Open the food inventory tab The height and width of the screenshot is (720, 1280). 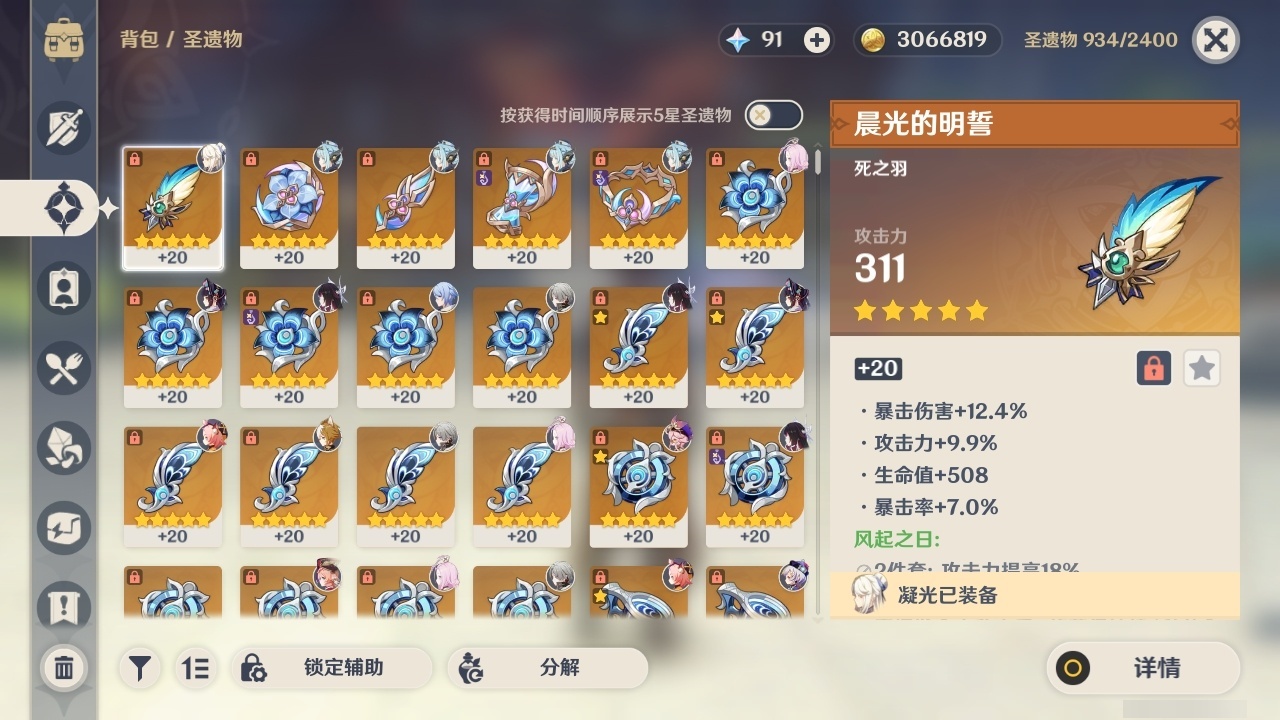tap(63, 368)
